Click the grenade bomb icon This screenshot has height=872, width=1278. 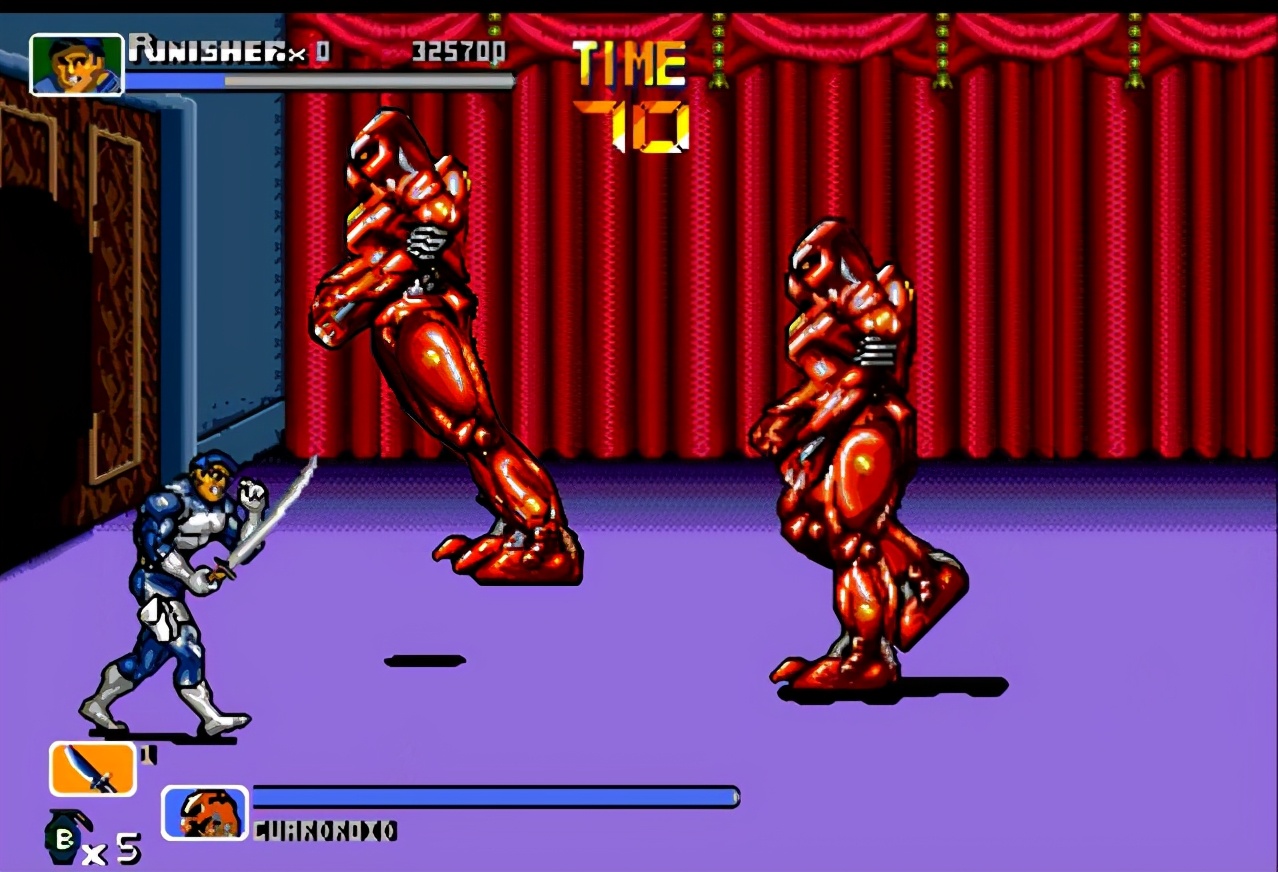[x=66, y=838]
